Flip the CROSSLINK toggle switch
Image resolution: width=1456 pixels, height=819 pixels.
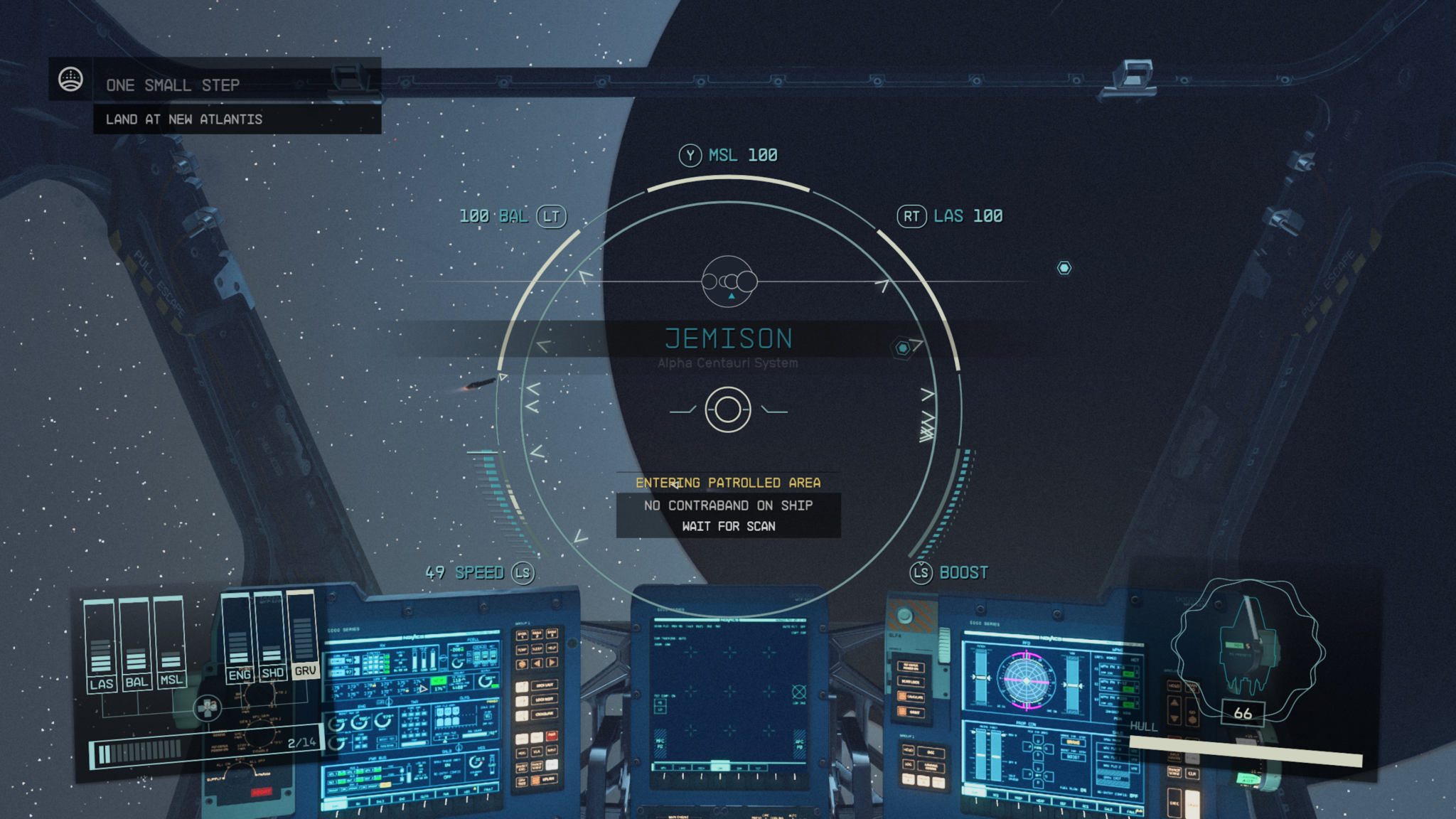[522, 714]
